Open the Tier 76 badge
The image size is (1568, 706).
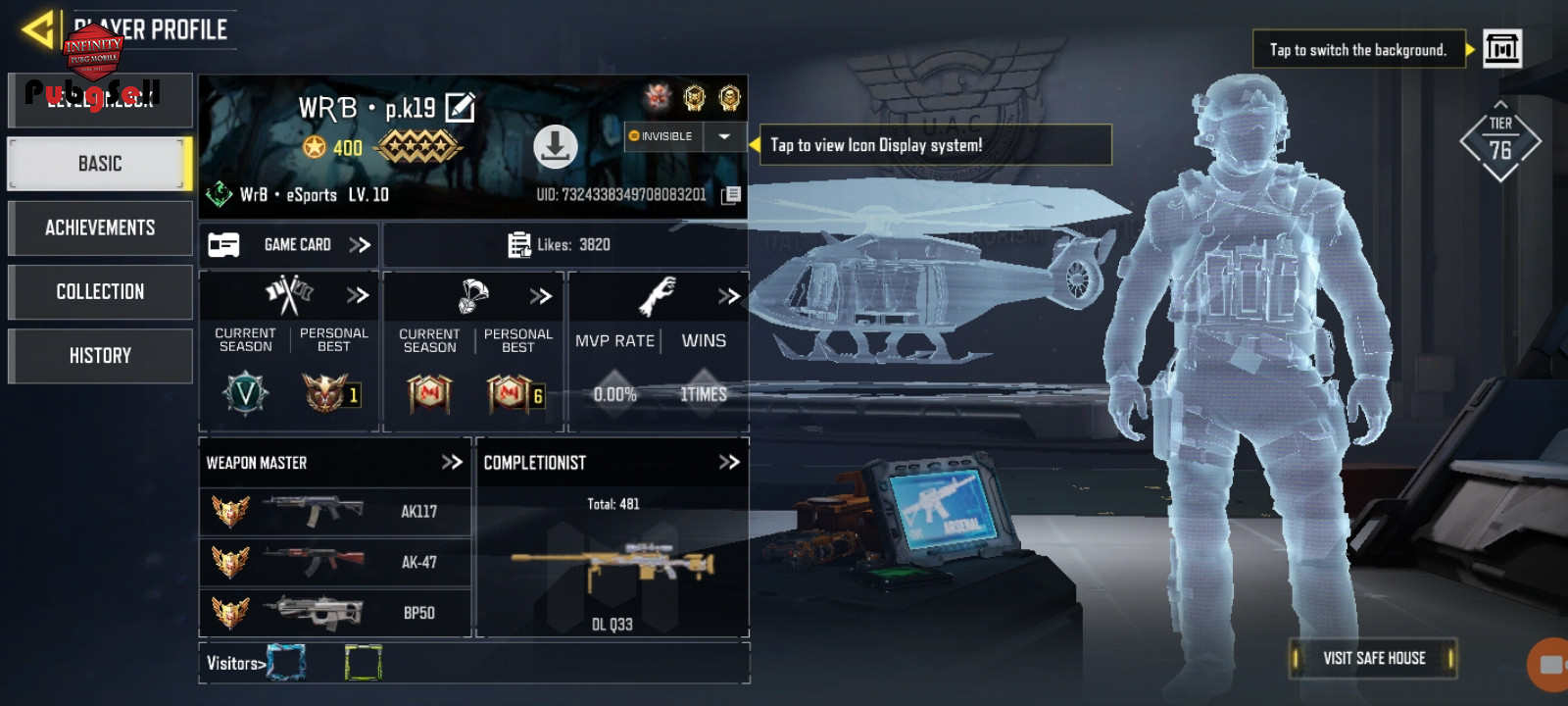pos(1499,143)
